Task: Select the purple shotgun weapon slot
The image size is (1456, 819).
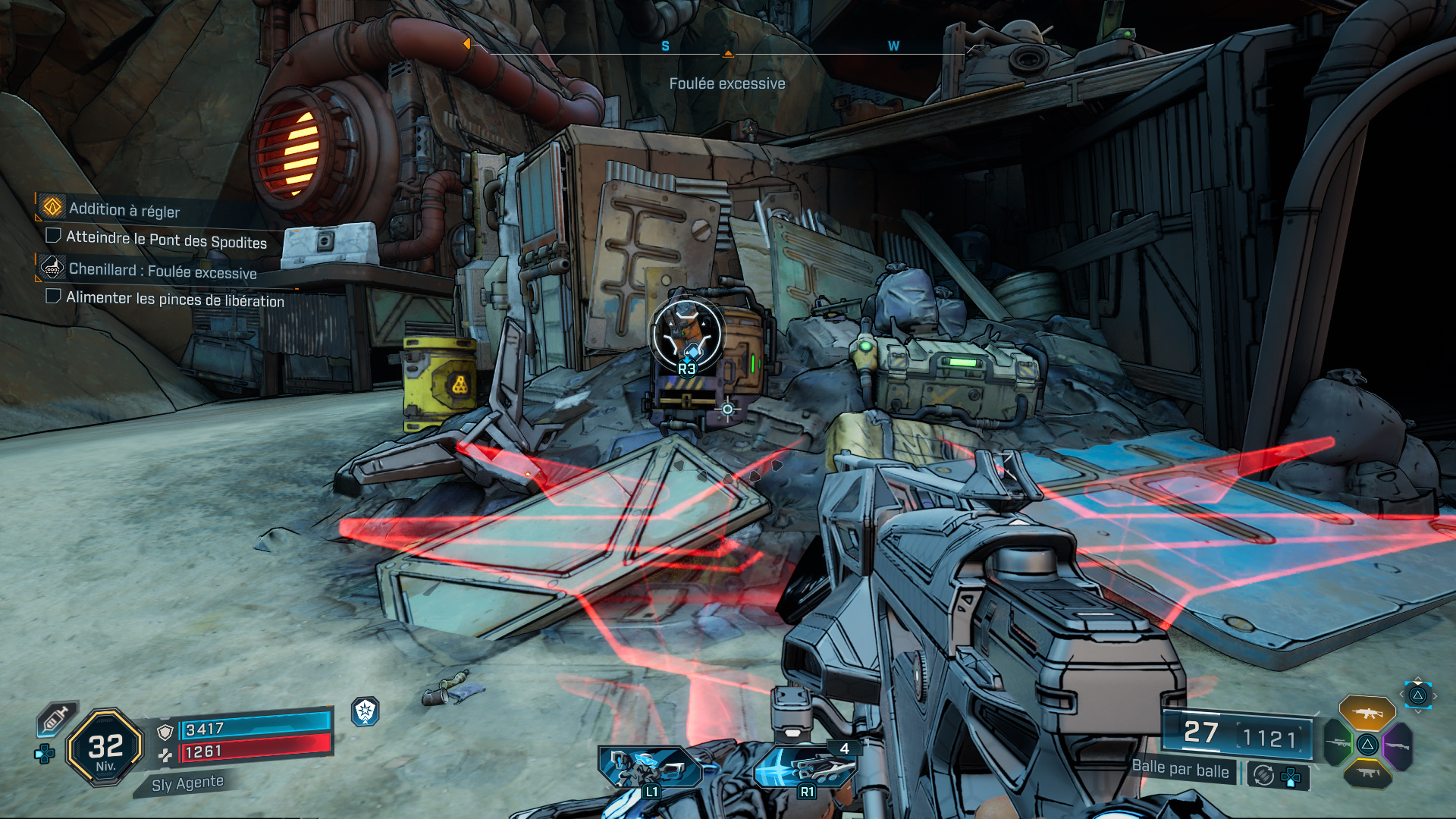Action: click(1398, 745)
